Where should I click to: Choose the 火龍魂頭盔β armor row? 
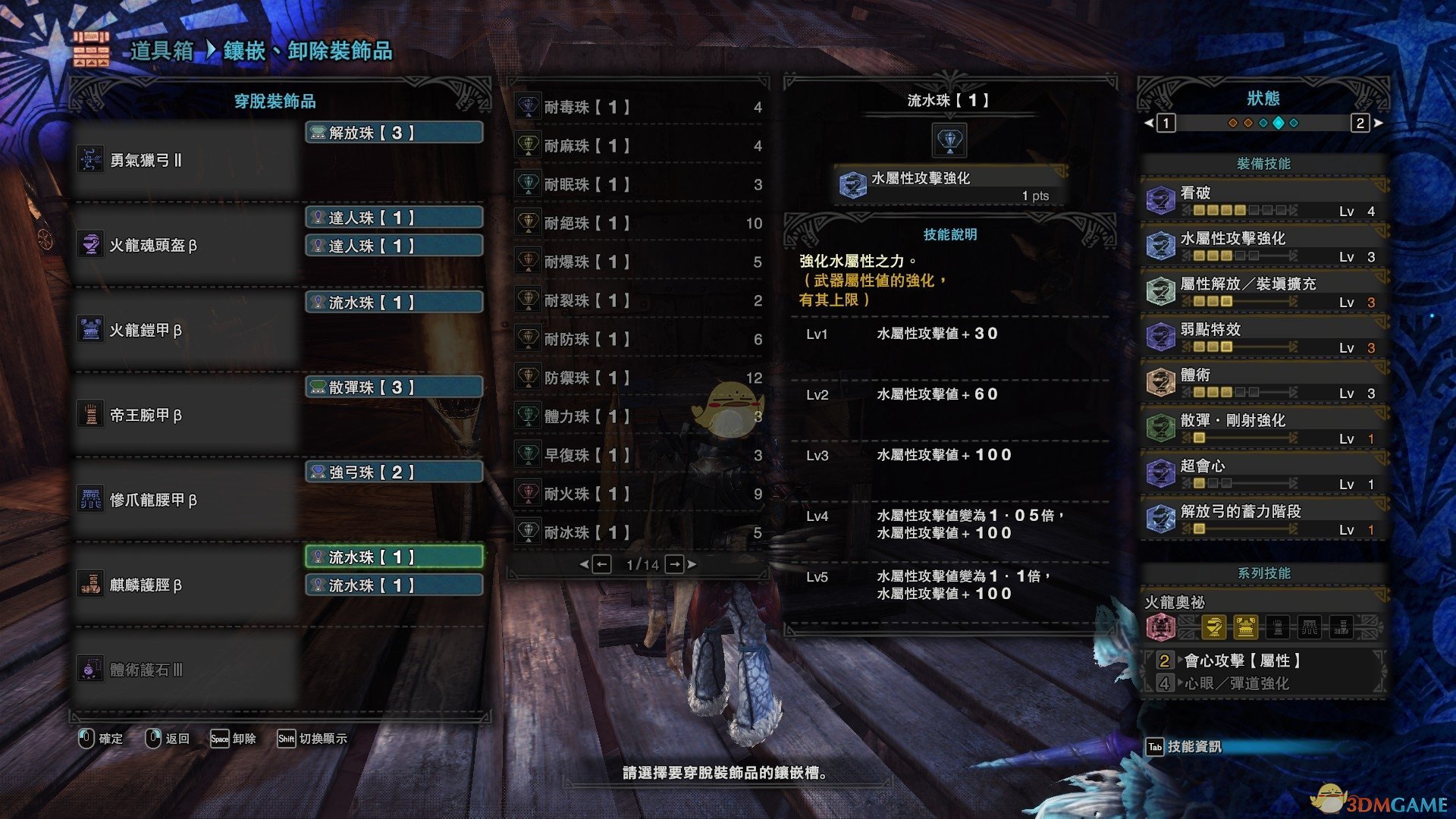(x=186, y=245)
